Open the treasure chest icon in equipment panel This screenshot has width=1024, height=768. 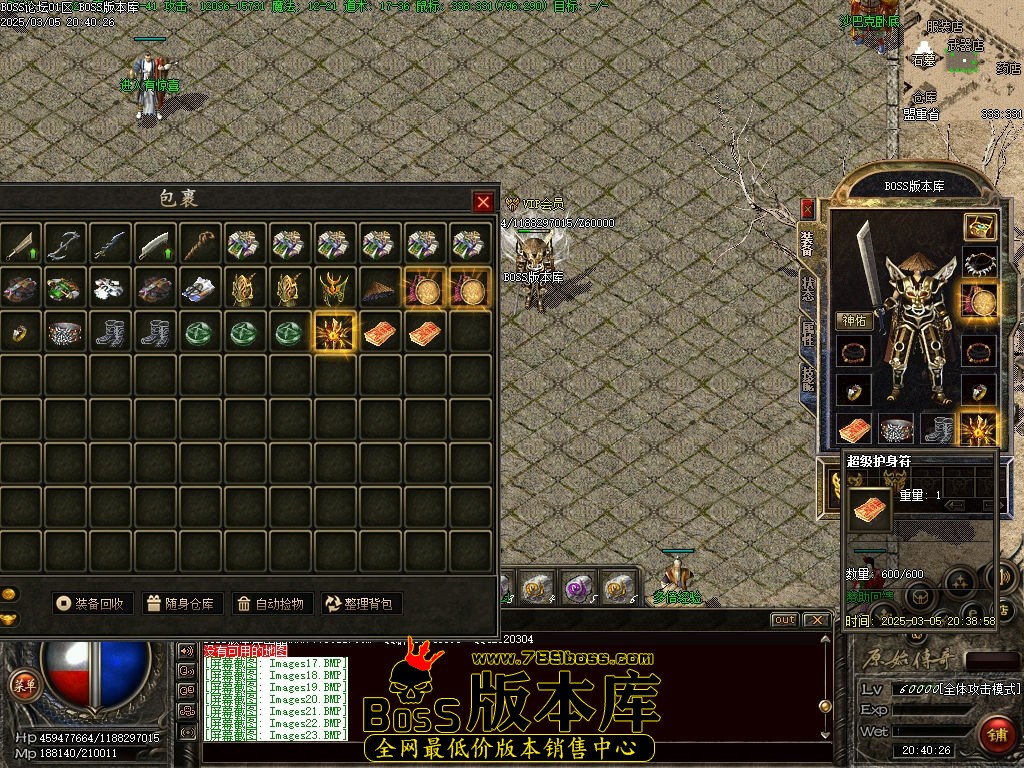tap(979, 226)
